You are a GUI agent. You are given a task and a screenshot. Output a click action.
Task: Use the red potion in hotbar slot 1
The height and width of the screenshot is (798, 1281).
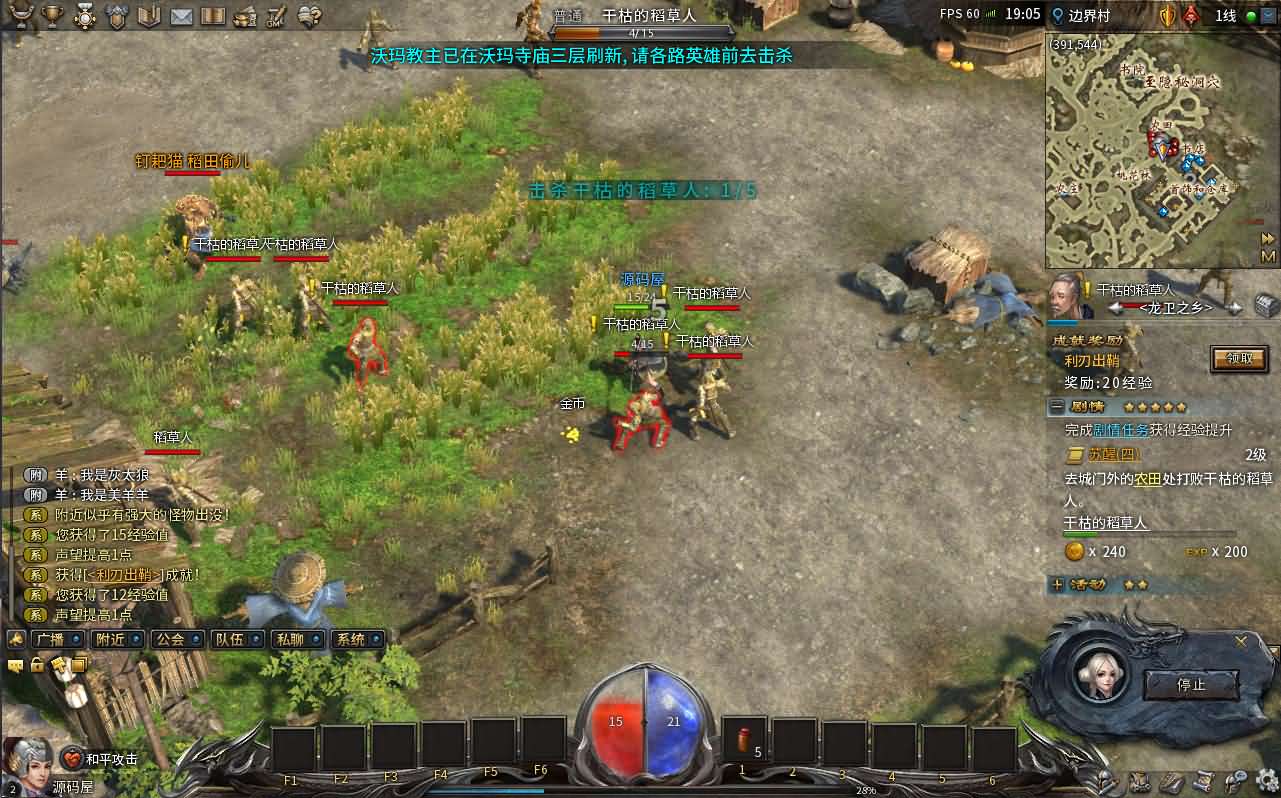pos(744,740)
